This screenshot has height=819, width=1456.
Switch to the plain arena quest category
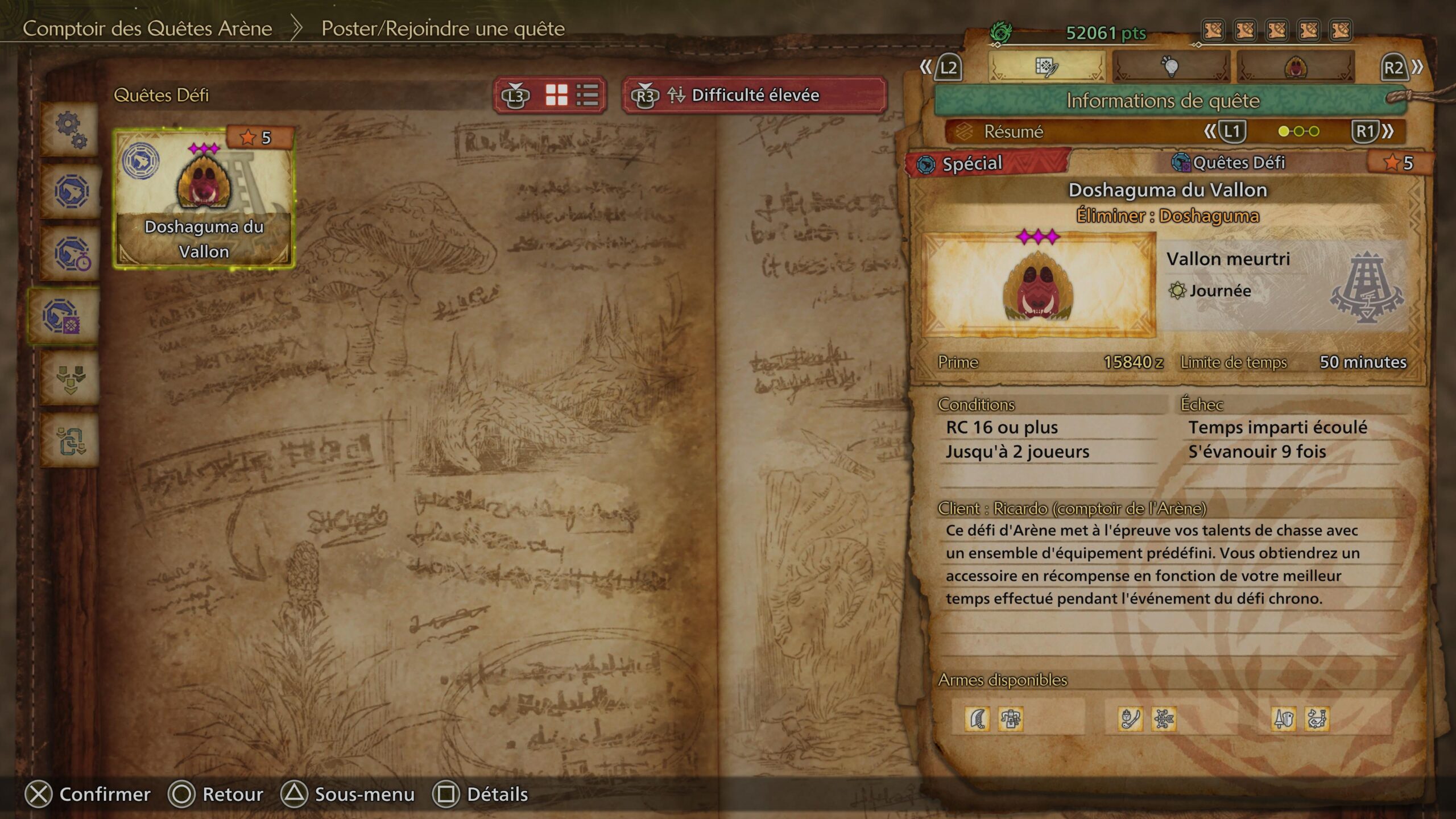click(71, 191)
